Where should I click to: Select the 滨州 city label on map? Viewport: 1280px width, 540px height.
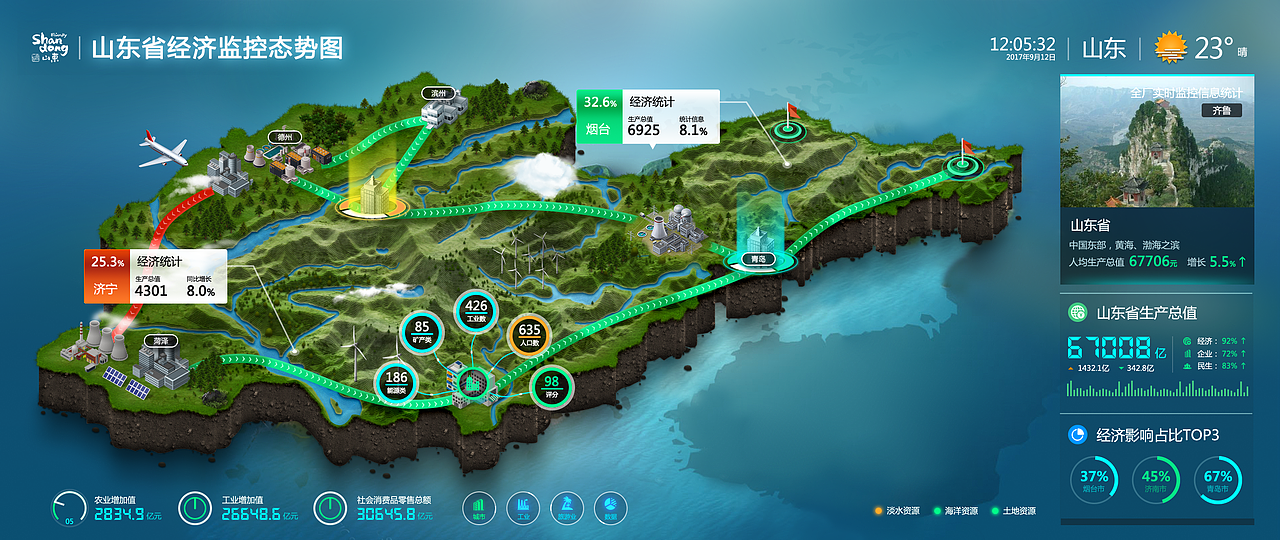coord(437,93)
